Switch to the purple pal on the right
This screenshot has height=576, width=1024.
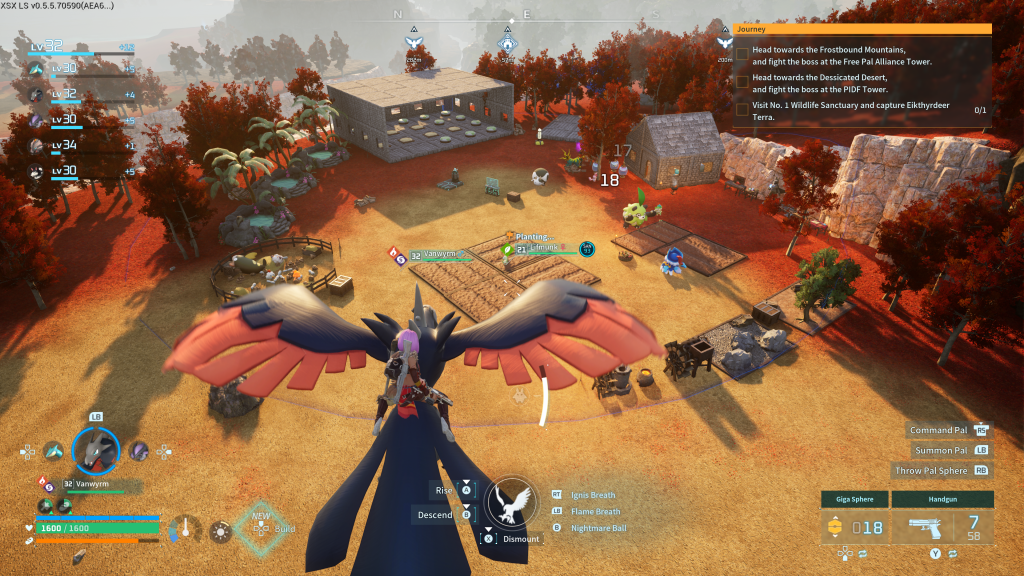(x=138, y=451)
